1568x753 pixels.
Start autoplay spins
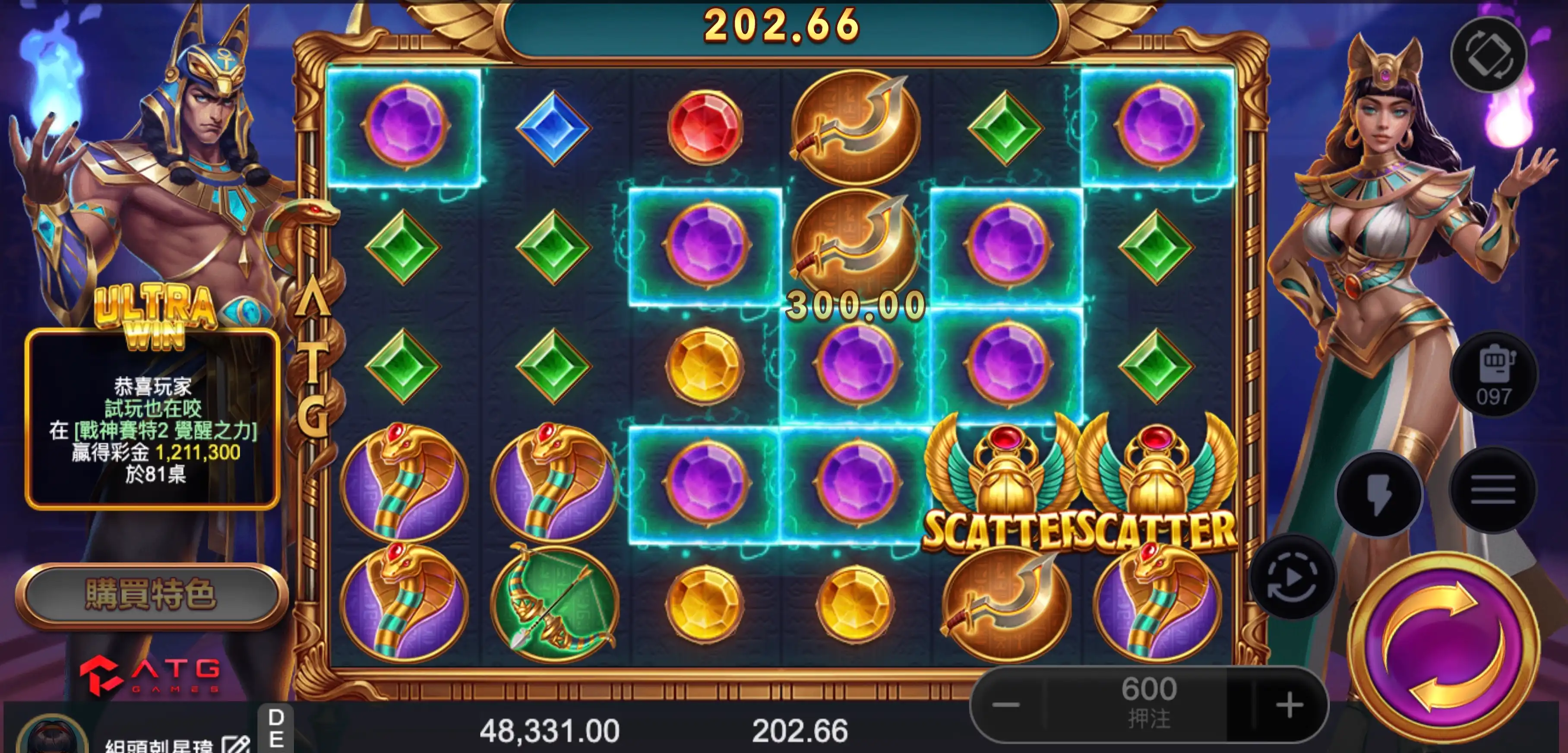click(x=1293, y=578)
